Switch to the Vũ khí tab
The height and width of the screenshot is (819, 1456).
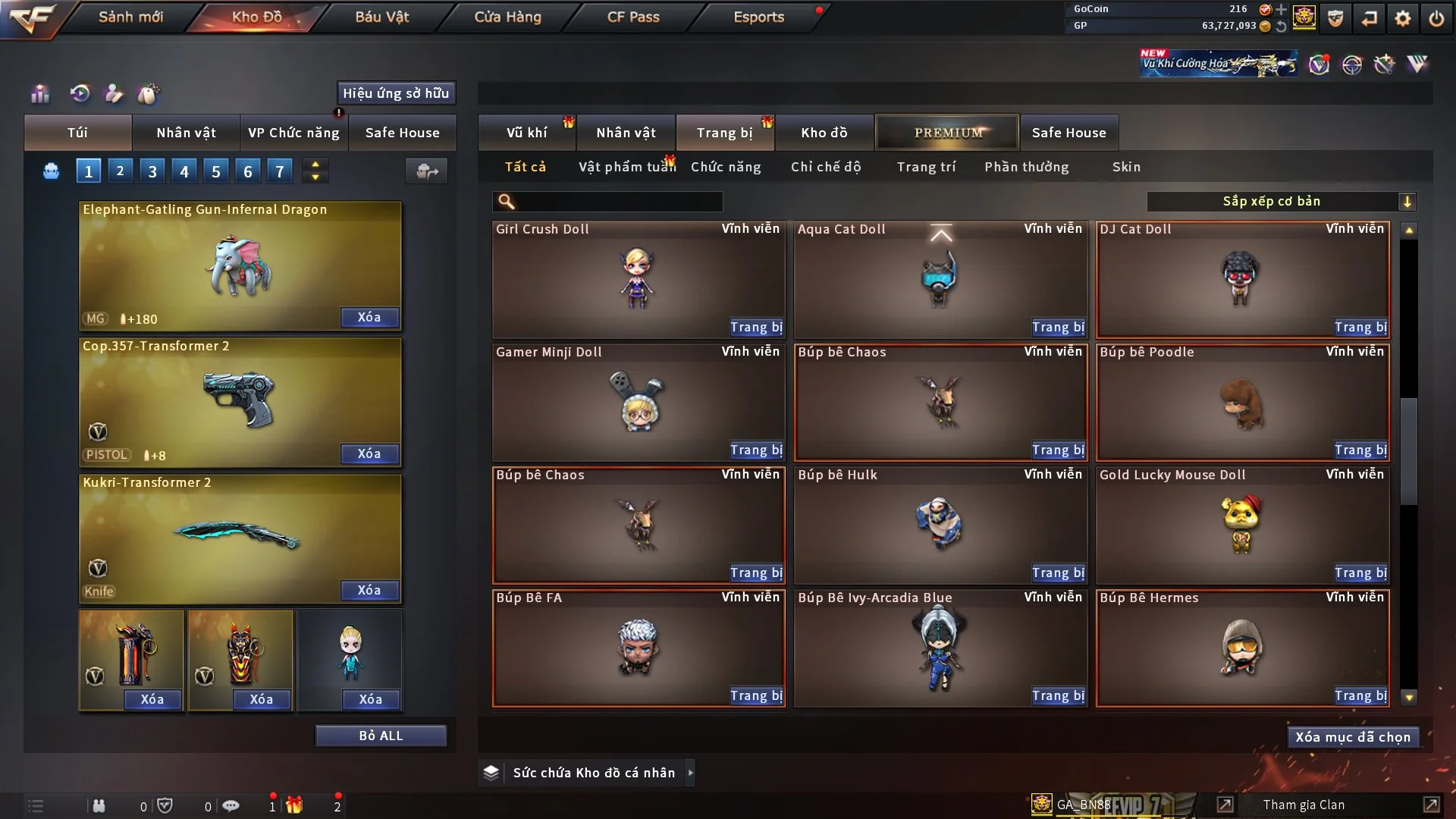click(526, 133)
